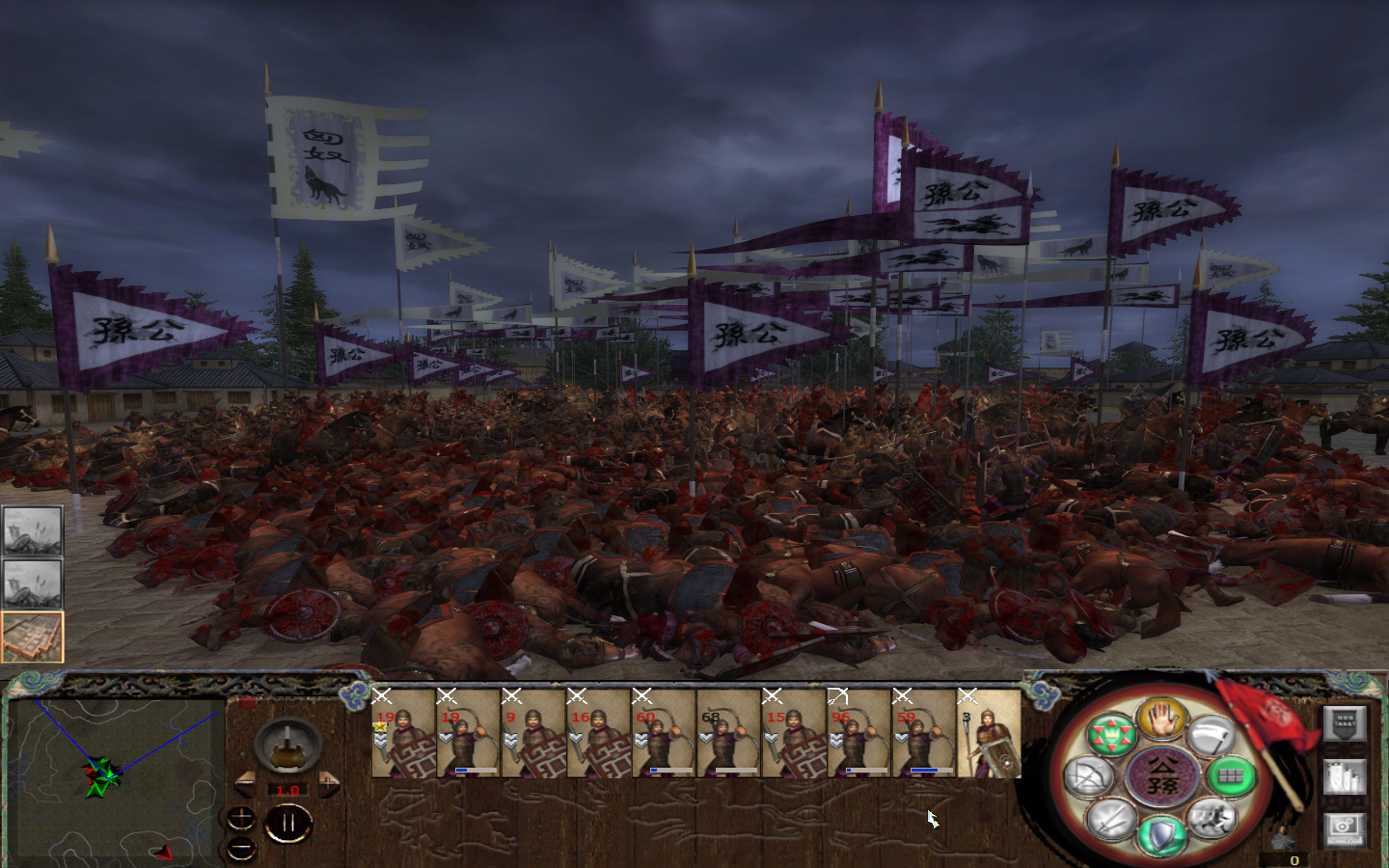Open the group formations grid icon
This screenshot has width=1389, height=868.
tap(1231, 776)
